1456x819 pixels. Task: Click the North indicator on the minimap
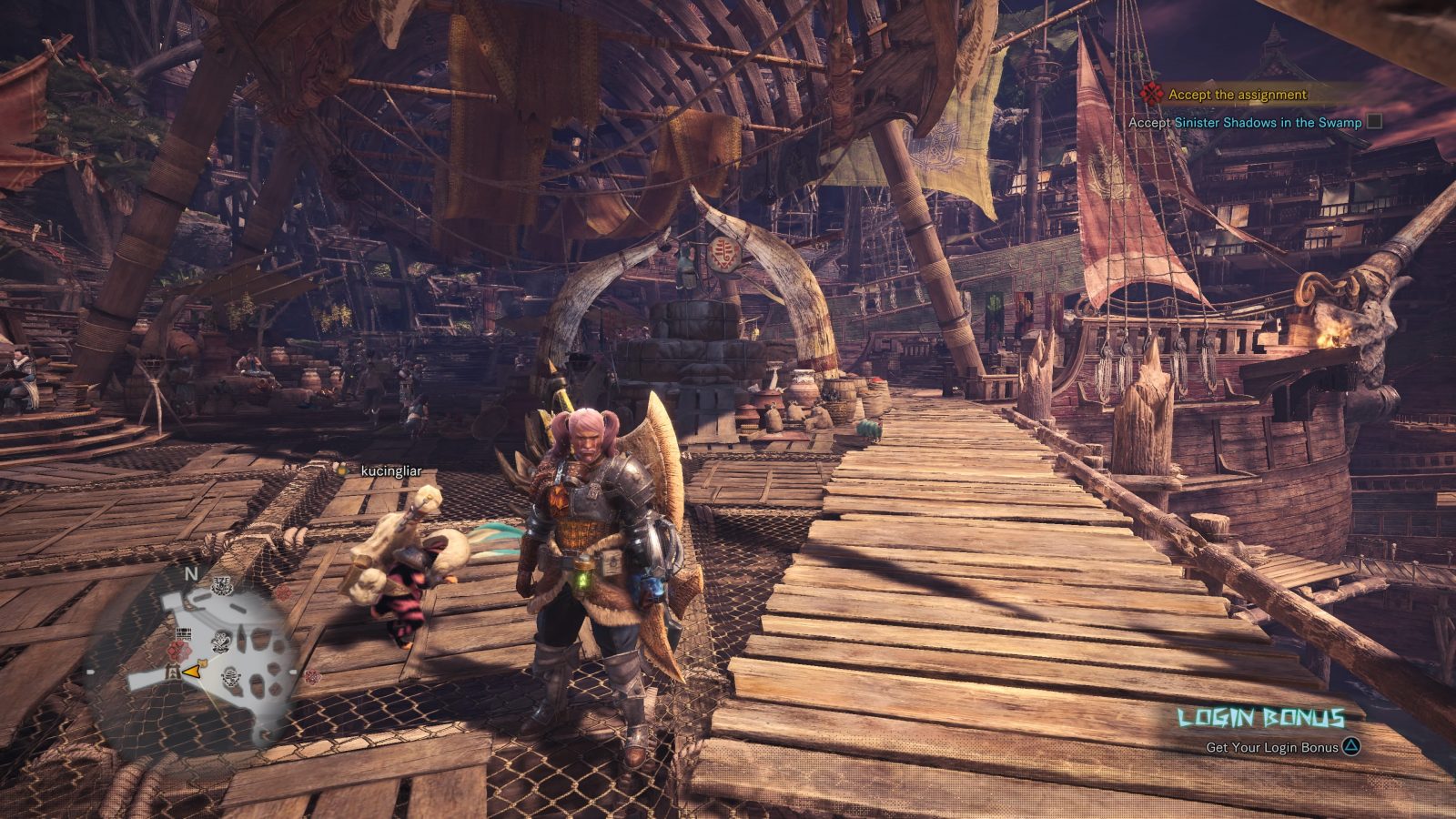(x=190, y=573)
